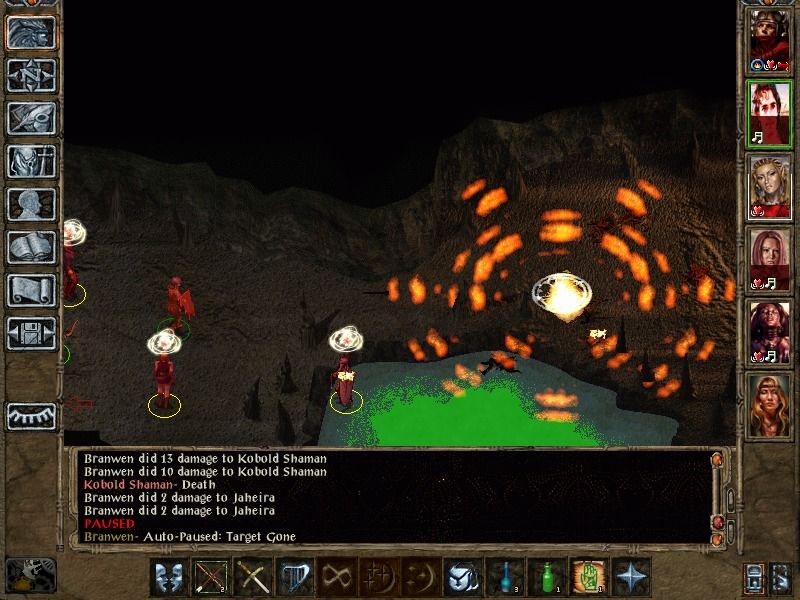Select the helmeted warrior portrait
Viewport: 800px width, 600px height.
(769, 40)
